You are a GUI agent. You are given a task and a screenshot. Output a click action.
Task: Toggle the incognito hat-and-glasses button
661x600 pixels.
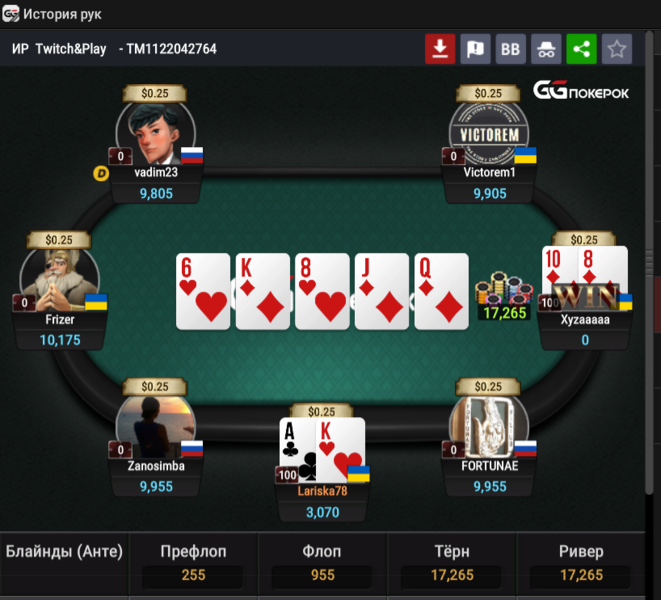pyautogui.click(x=546, y=49)
